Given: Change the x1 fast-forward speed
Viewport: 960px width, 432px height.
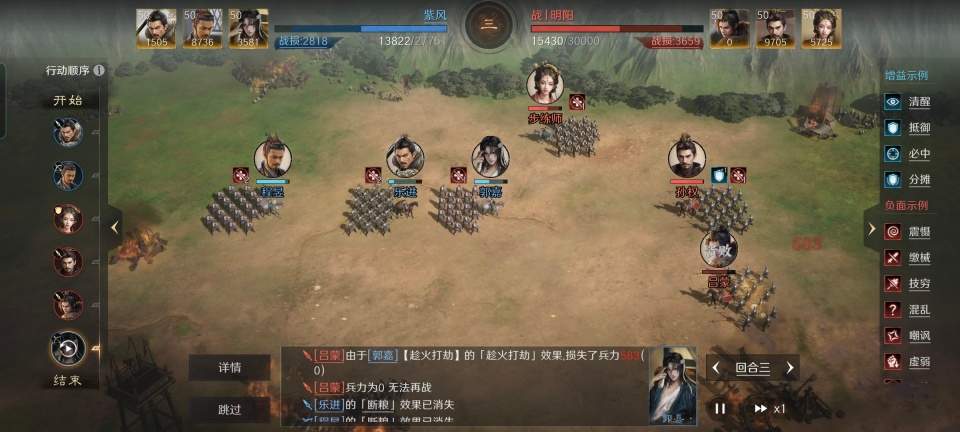Looking at the screenshot, I should click(770, 408).
